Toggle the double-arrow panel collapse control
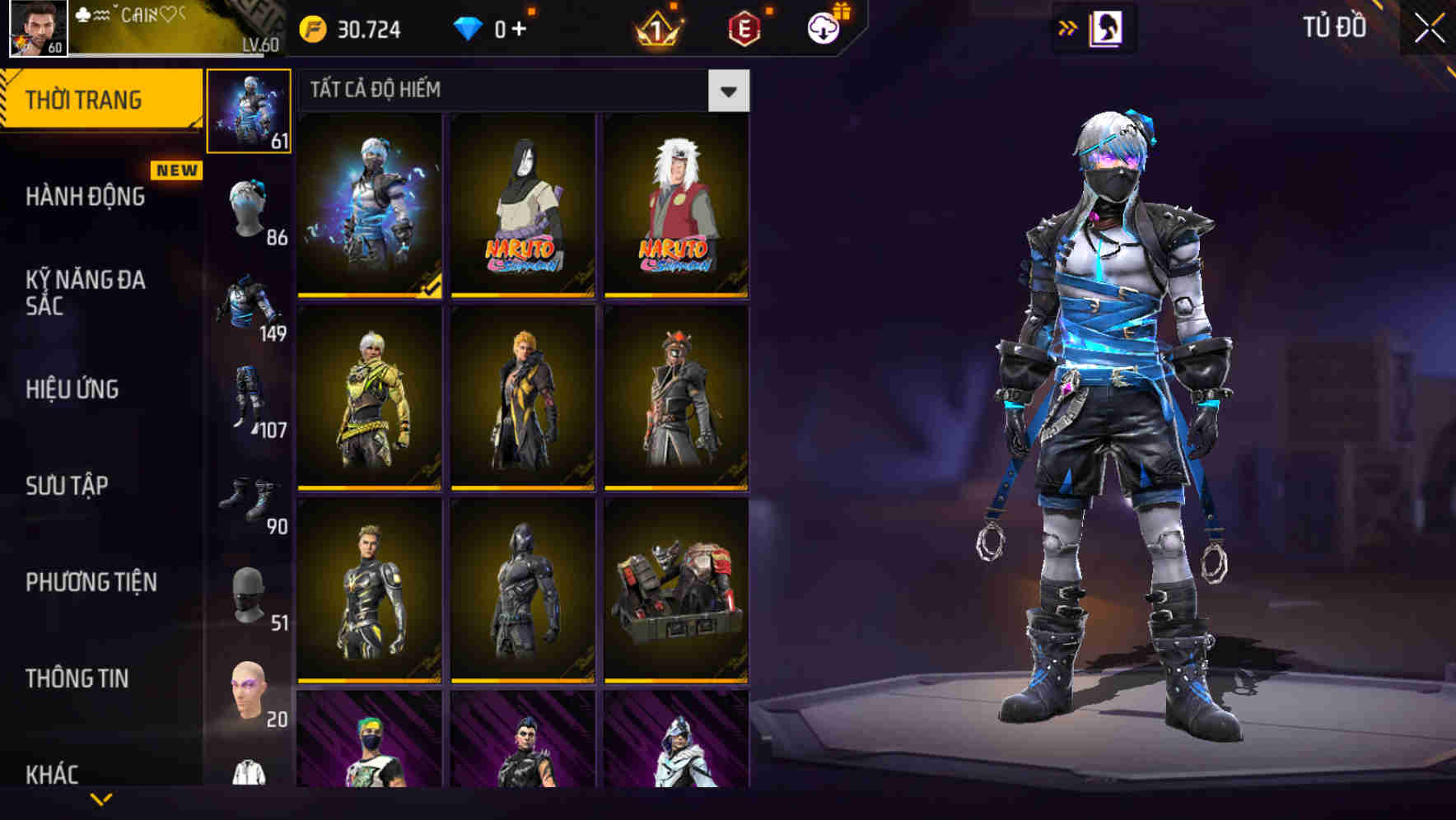The height and width of the screenshot is (820, 1456). click(1068, 27)
